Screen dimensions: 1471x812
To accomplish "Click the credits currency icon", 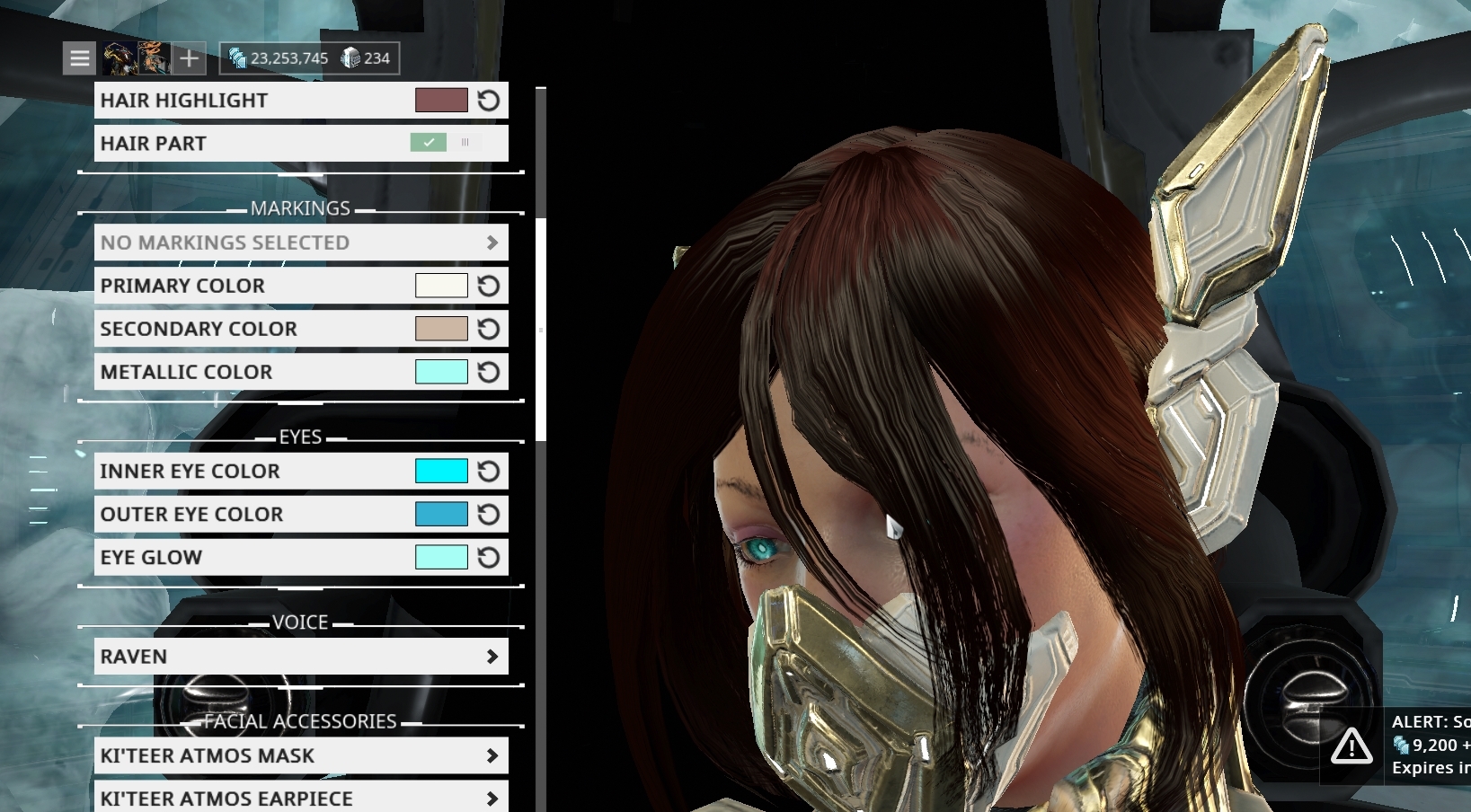I will [x=238, y=57].
